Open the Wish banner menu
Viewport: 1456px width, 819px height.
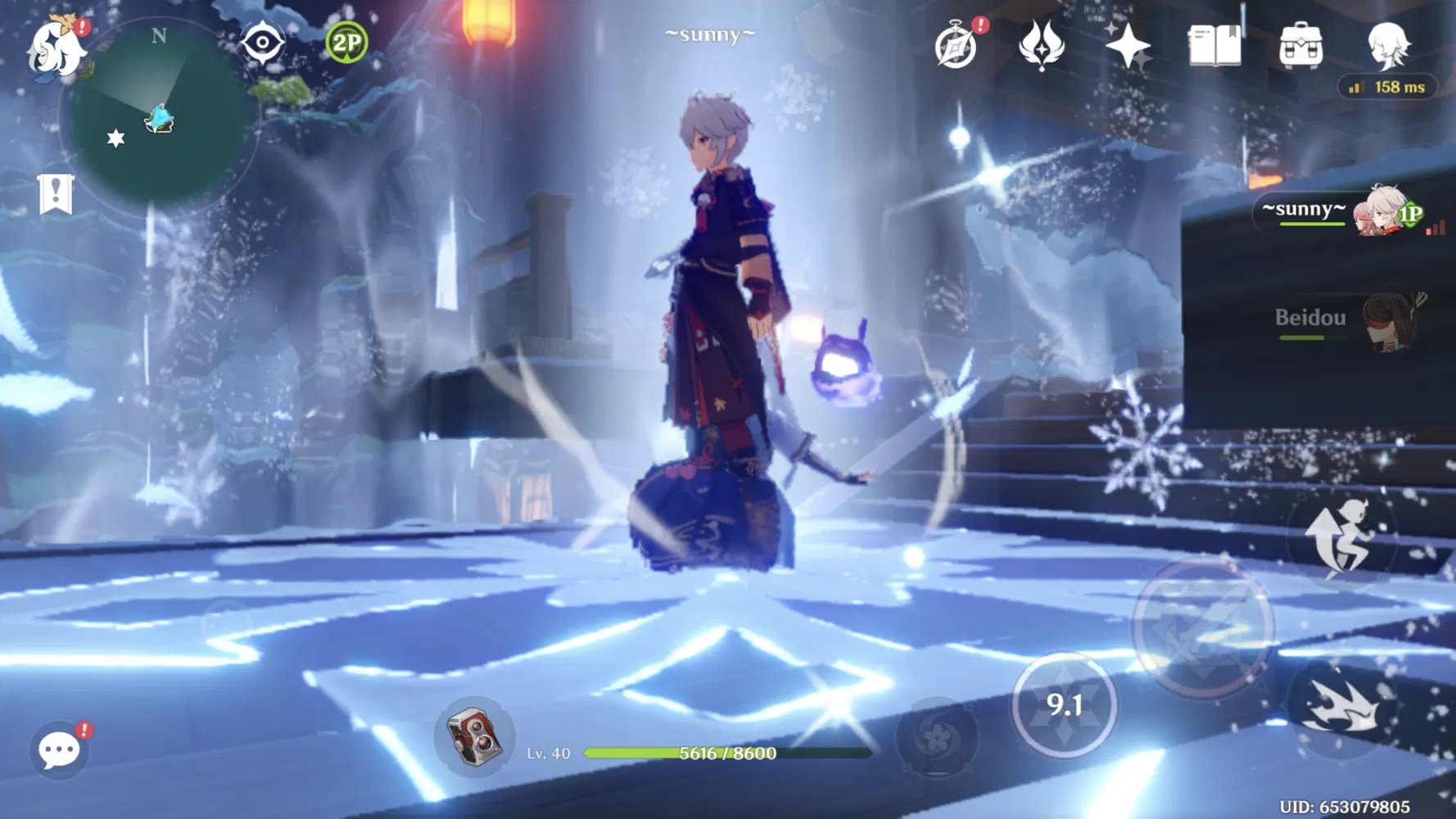point(1040,47)
